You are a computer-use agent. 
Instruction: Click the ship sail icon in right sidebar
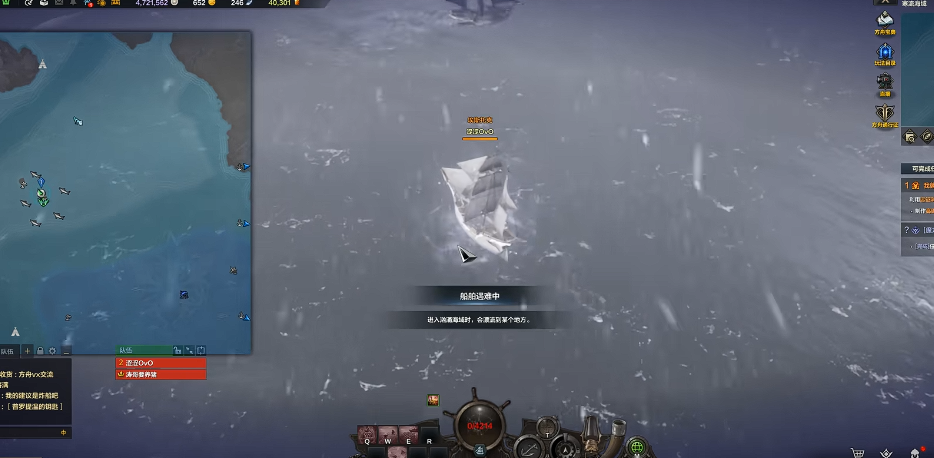[x=885, y=20]
